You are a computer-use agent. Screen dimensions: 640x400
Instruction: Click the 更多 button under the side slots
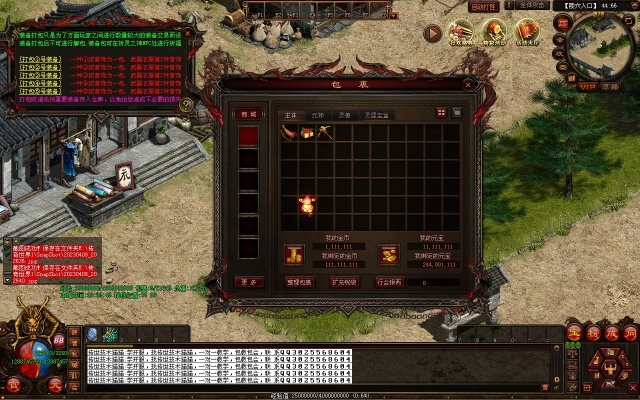pos(249,282)
